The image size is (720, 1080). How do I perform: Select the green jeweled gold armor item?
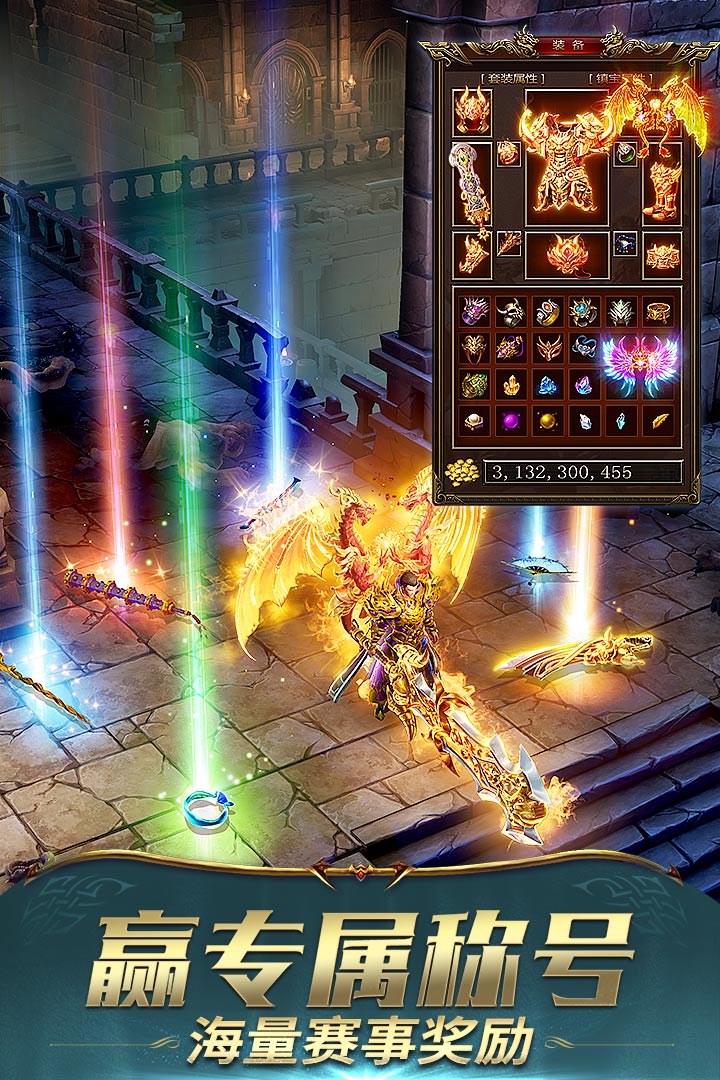click(475, 384)
